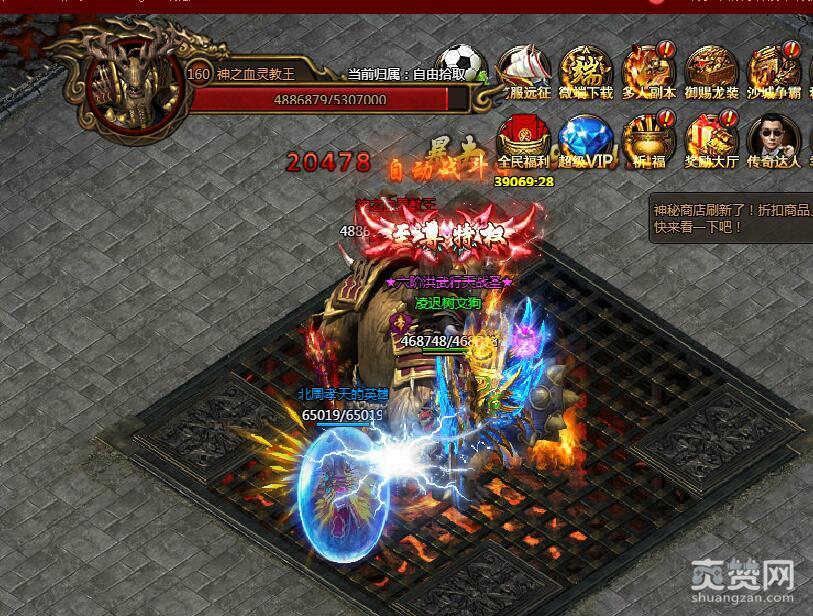Click the soccer ball event icon
Image resolution: width=813 pixels, height=616 pixels.
point(460,64)
